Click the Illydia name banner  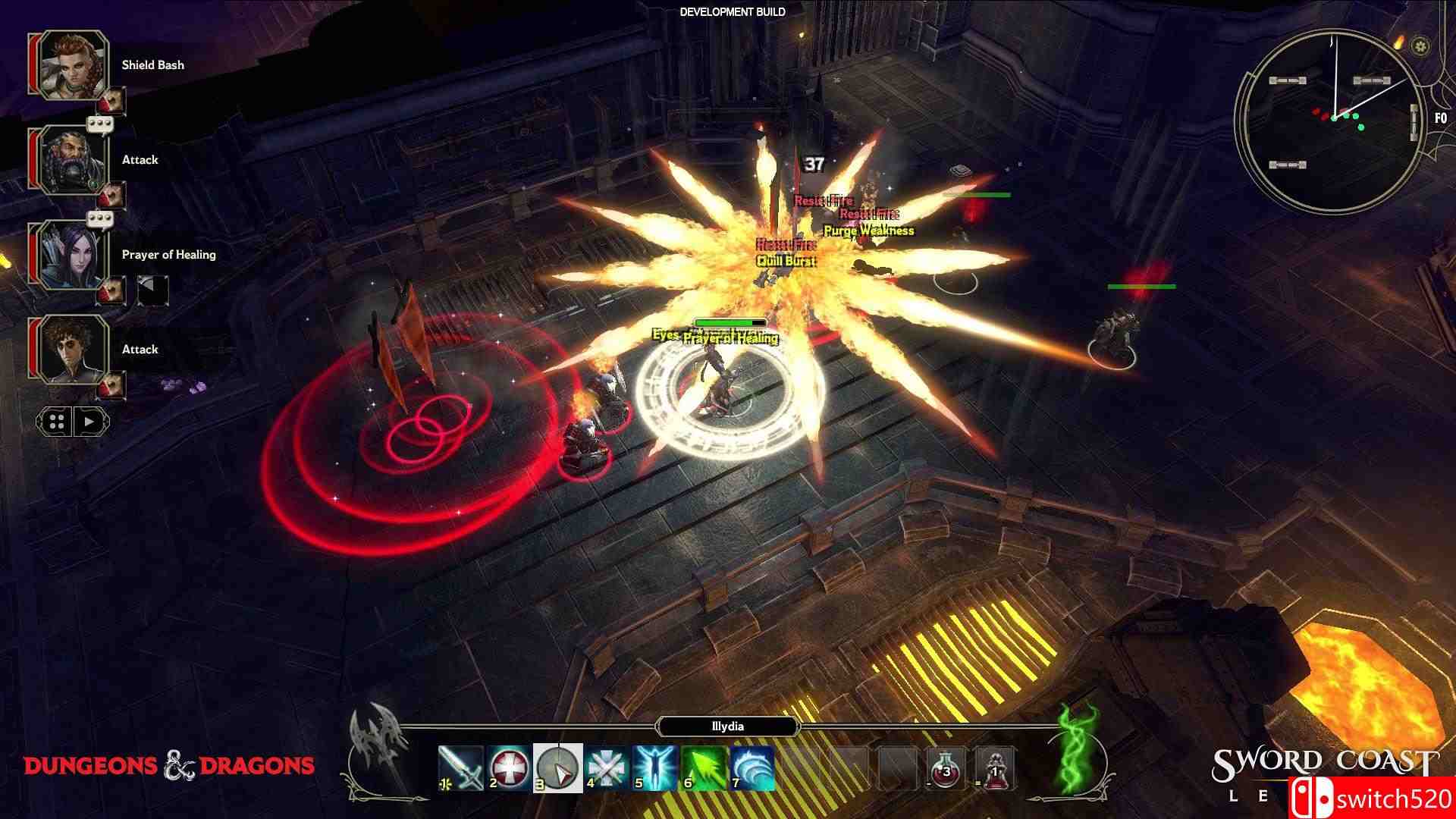coord(726,726)
